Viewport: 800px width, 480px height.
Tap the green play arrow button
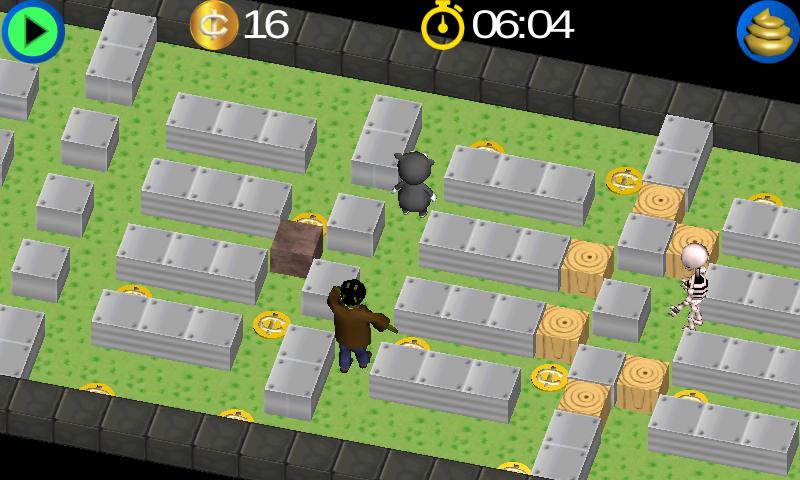point(33,31)
